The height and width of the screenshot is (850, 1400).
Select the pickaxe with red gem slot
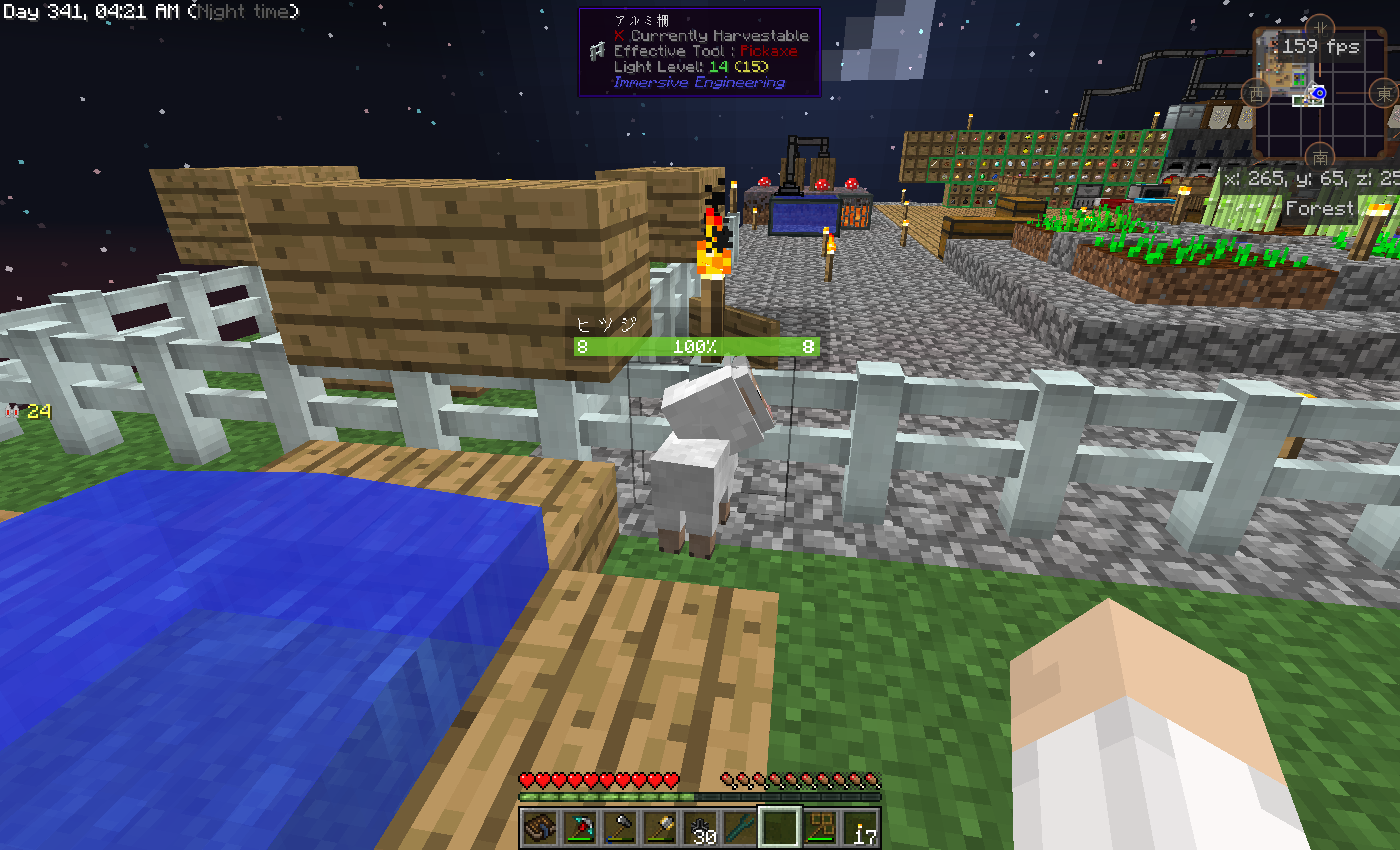pyautogui.click(x=581, y=828)
